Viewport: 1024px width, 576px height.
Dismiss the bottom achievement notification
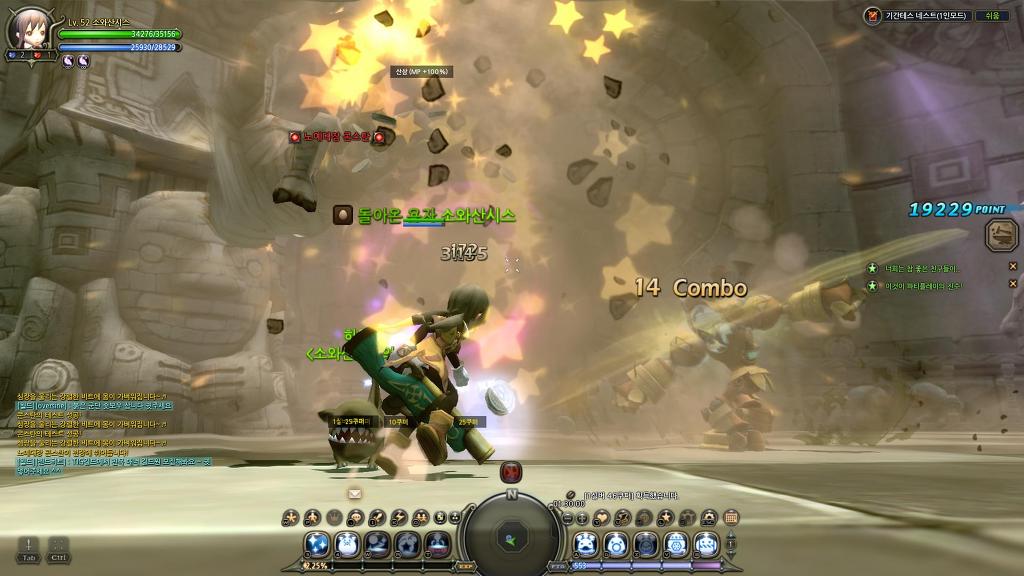pyautogui.click(x=1012, y=286)
